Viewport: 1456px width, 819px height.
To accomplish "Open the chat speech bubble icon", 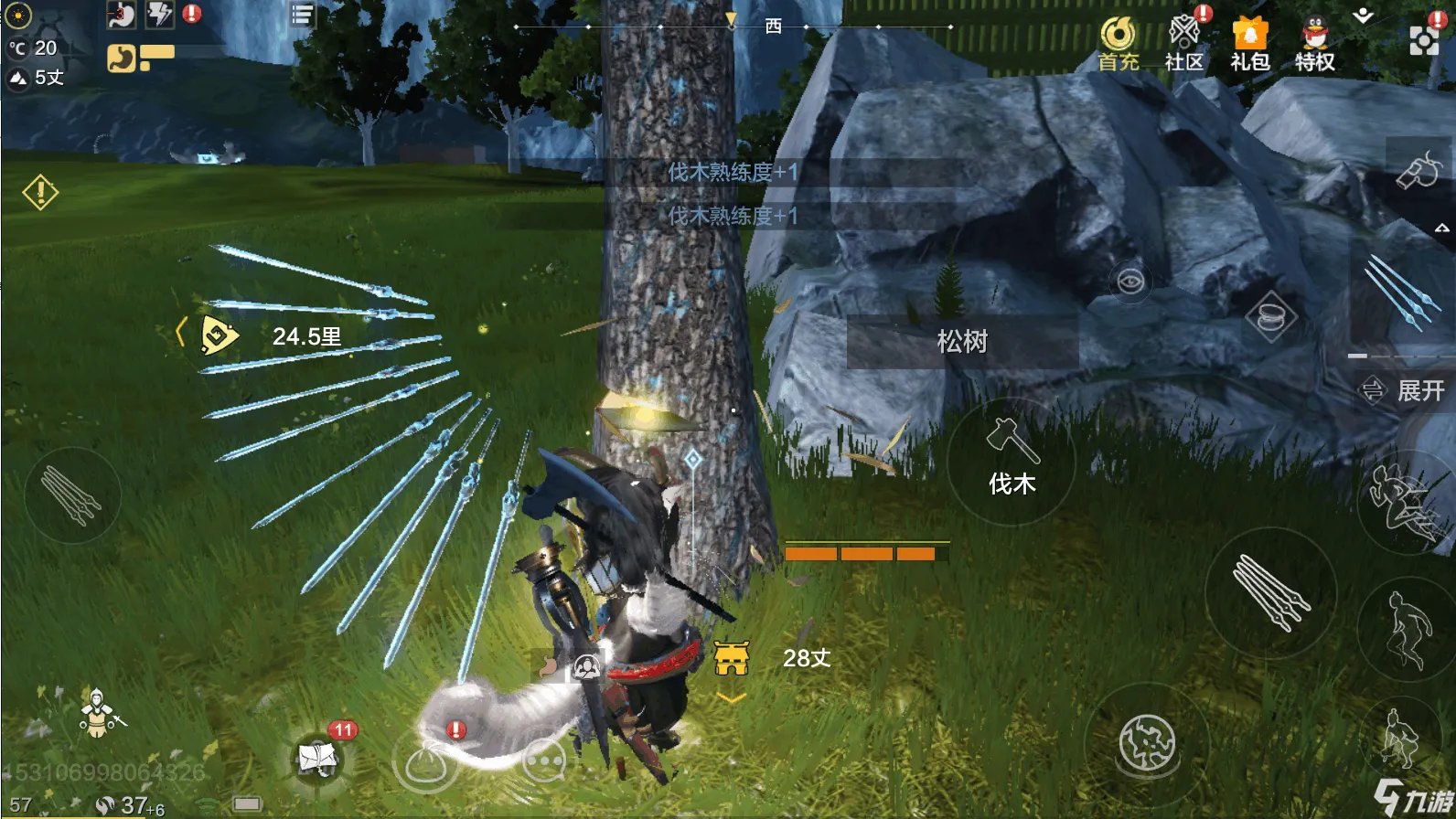I will click(x=545, y=760).
